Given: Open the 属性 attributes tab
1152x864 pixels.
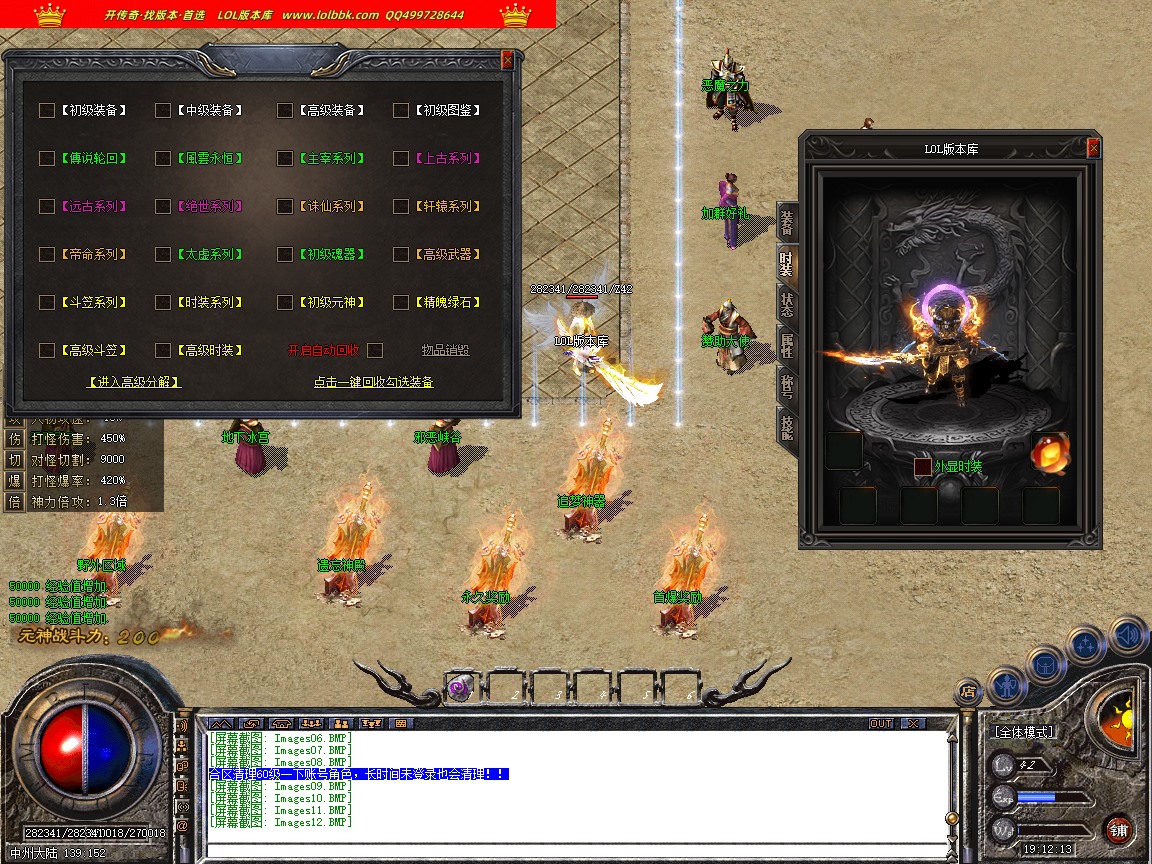Looking at the screenshot, I should (787, 344).
